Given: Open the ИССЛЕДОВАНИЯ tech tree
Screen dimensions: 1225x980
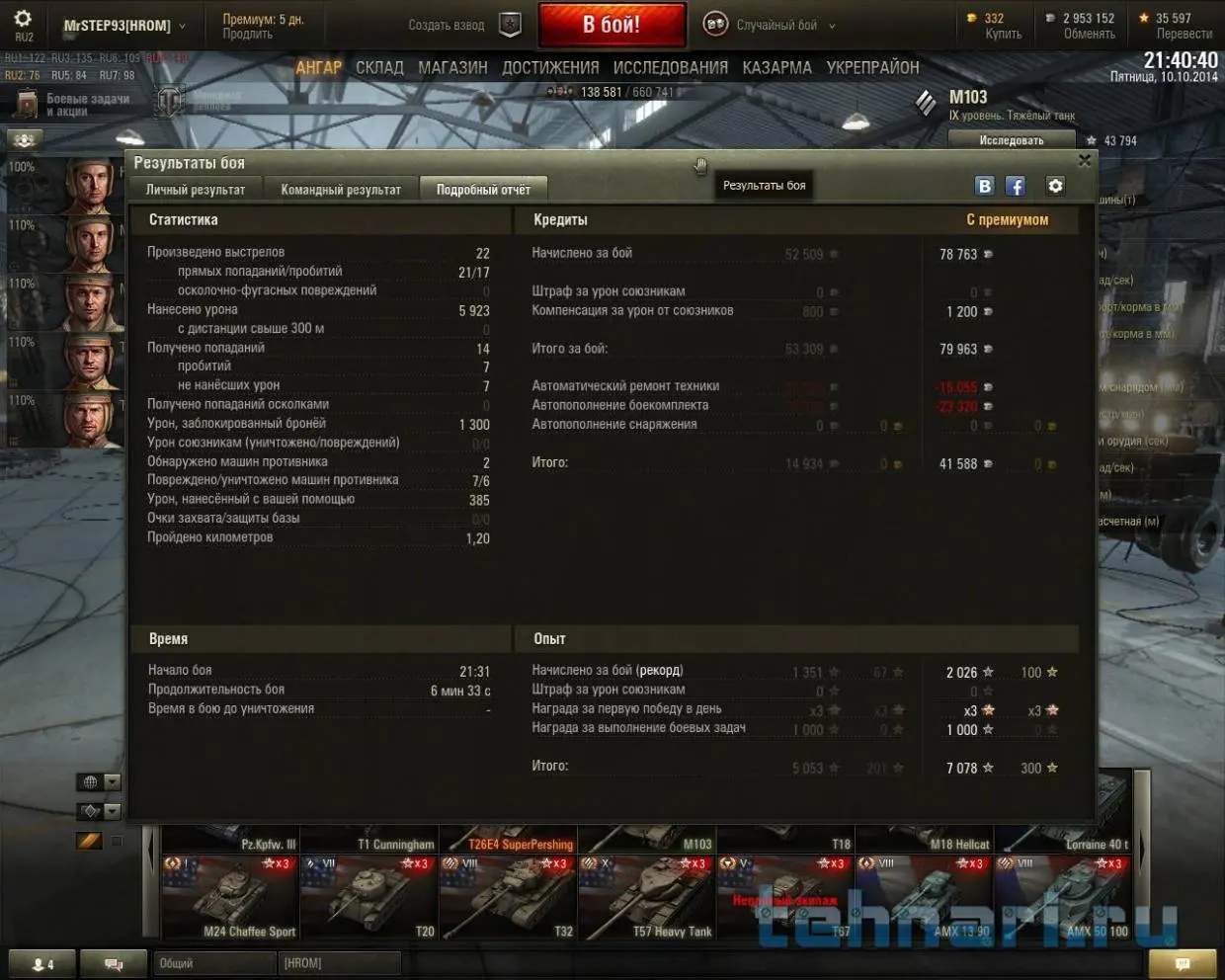Looking at the screenshot, I should tap(670, 68).
